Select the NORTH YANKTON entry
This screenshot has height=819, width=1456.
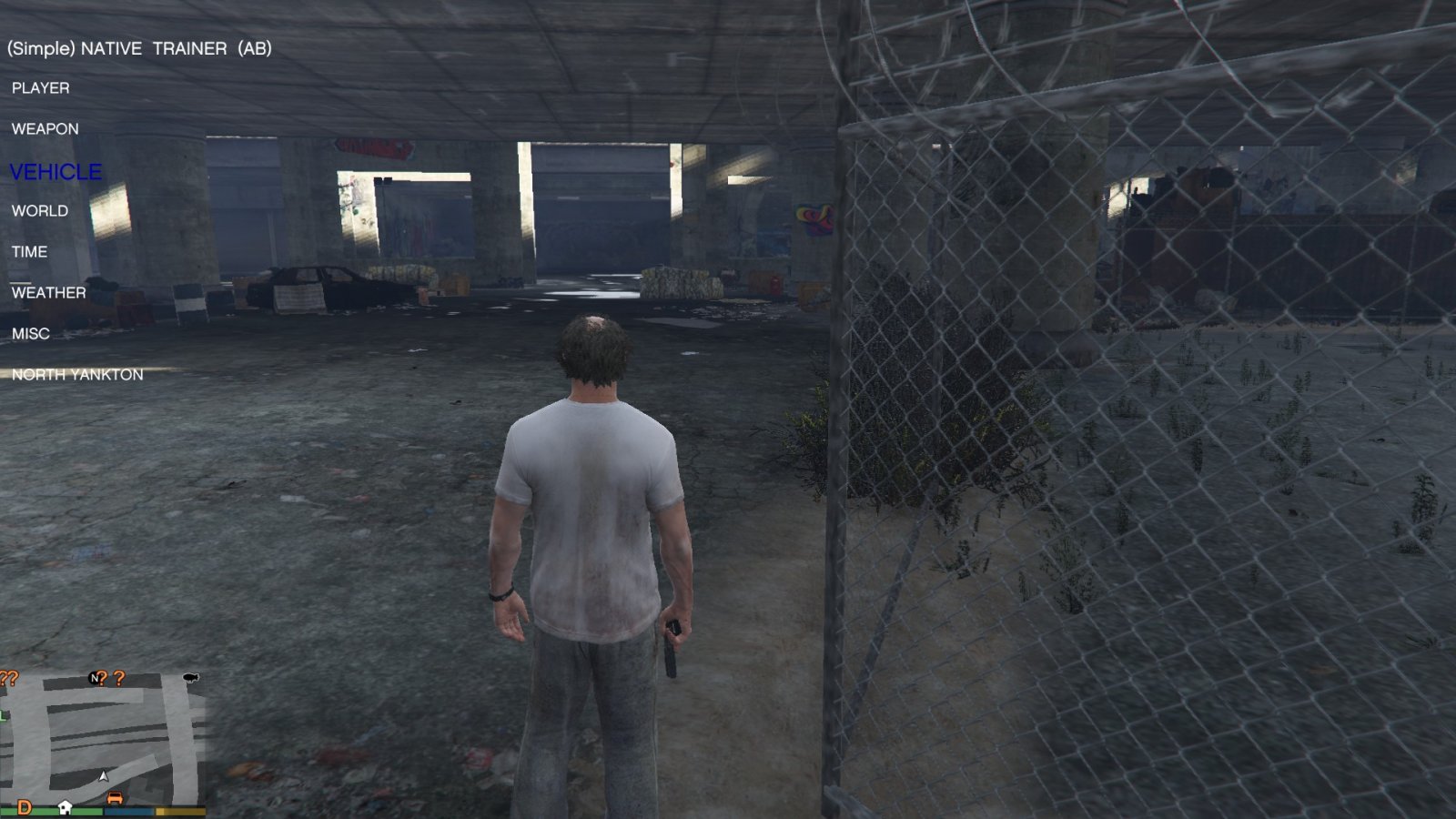(77, 375)
